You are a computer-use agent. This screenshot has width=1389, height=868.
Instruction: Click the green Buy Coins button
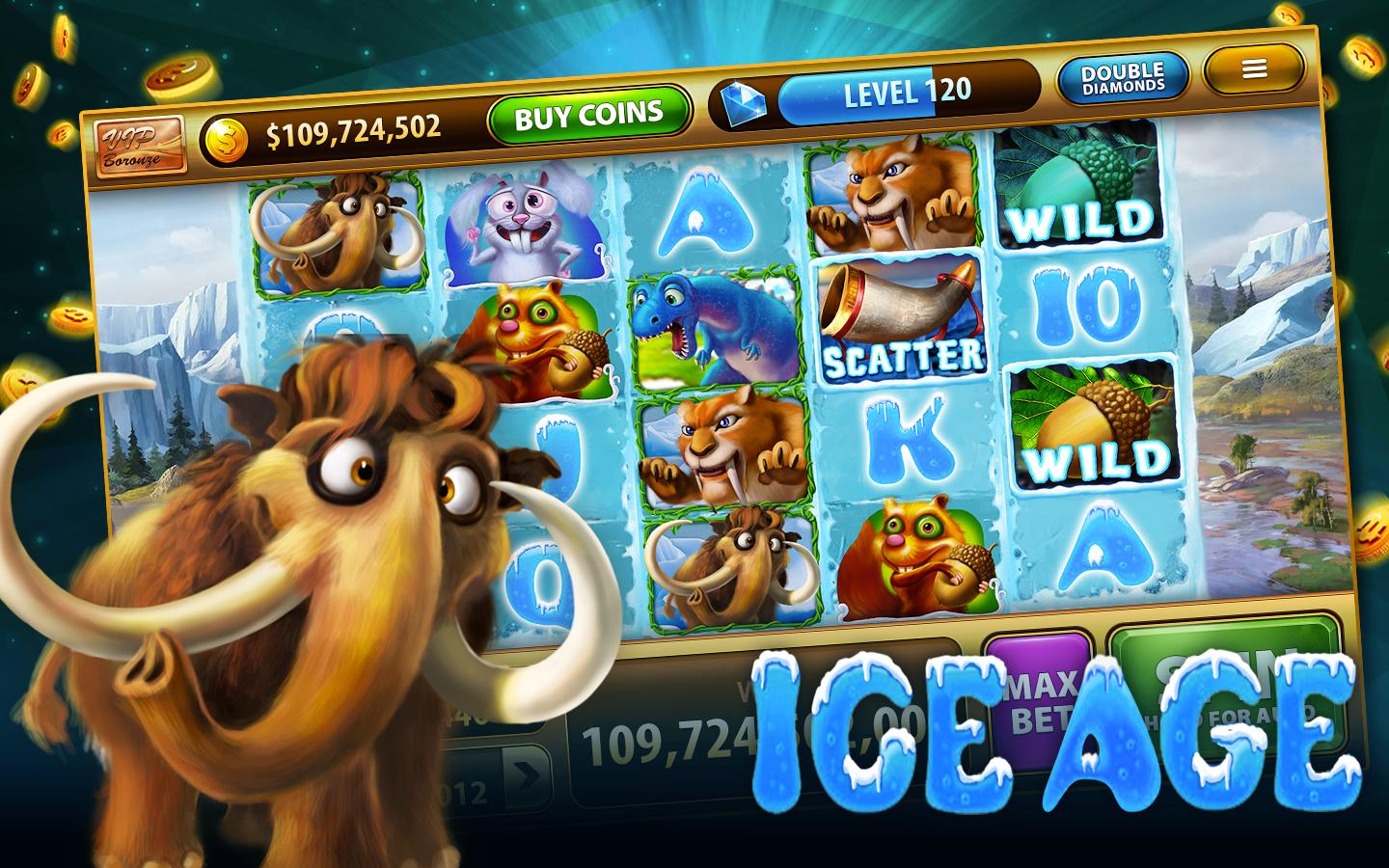tap(589, 116)
